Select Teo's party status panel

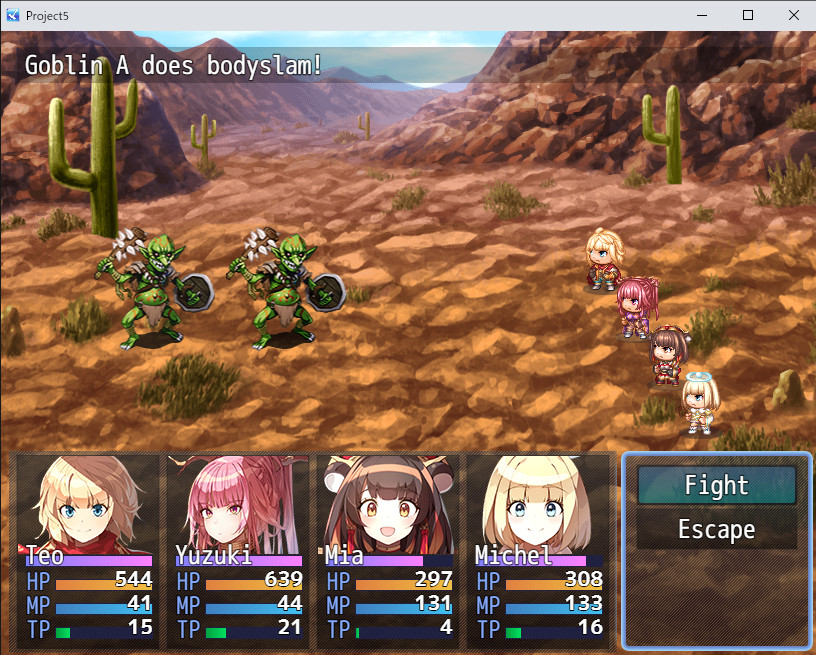[88, 550]
